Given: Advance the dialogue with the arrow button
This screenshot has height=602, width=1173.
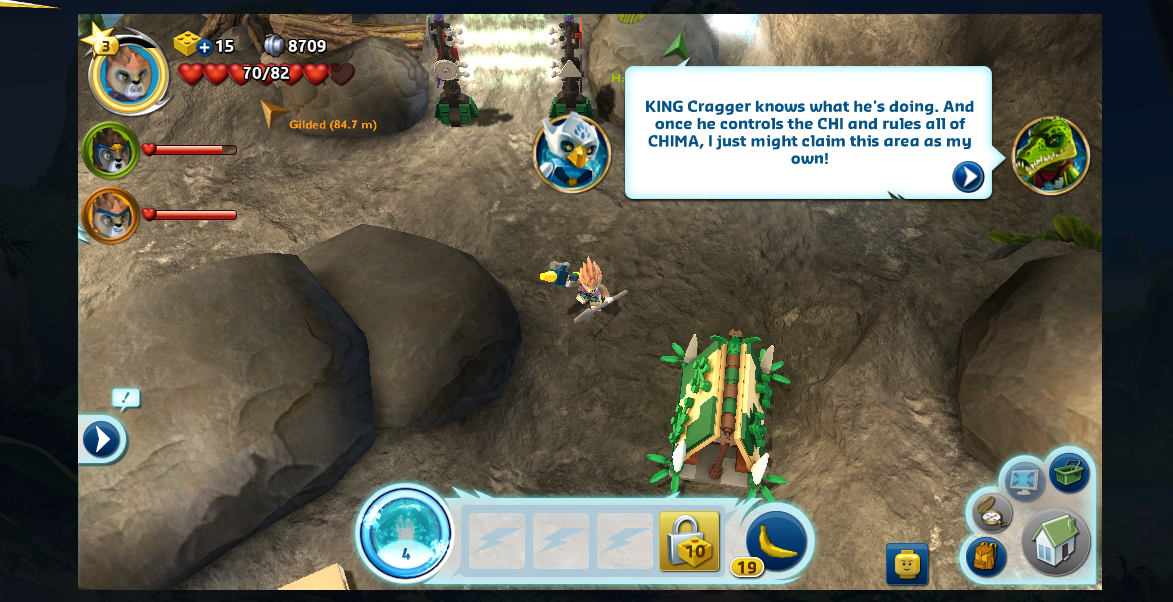Looking at the screenshot, I should [967, 177].
